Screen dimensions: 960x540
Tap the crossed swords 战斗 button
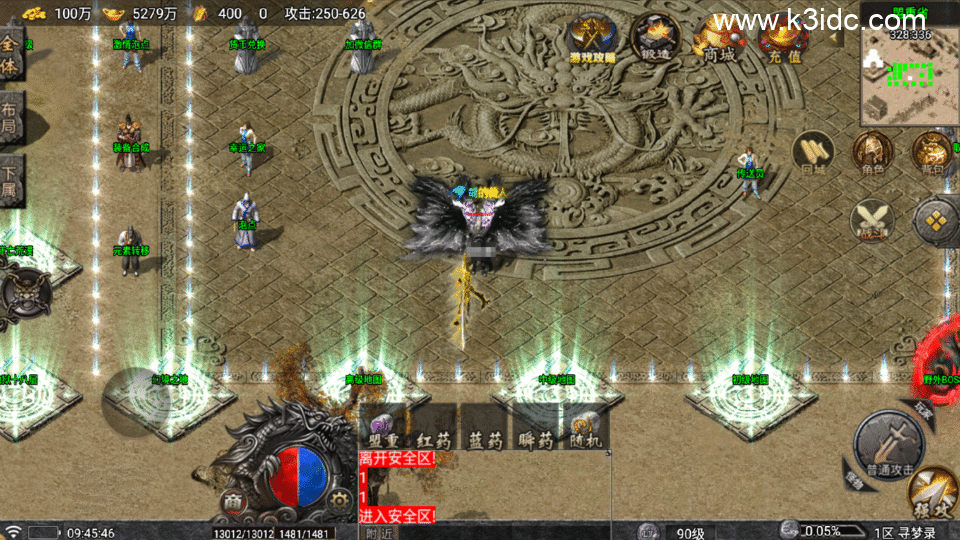click(871, 219)
